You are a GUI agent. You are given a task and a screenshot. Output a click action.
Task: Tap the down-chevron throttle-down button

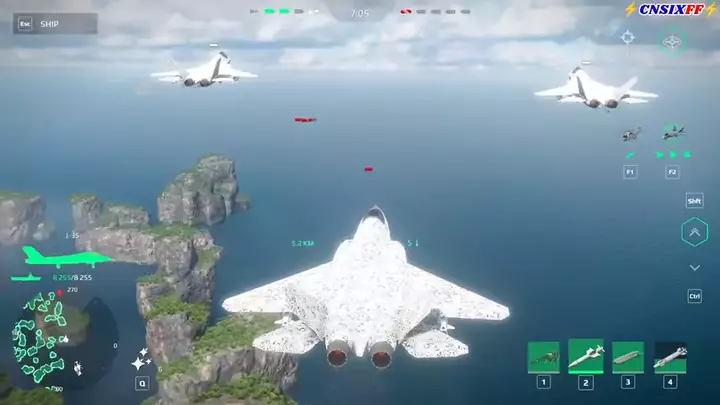click(694, 268)
